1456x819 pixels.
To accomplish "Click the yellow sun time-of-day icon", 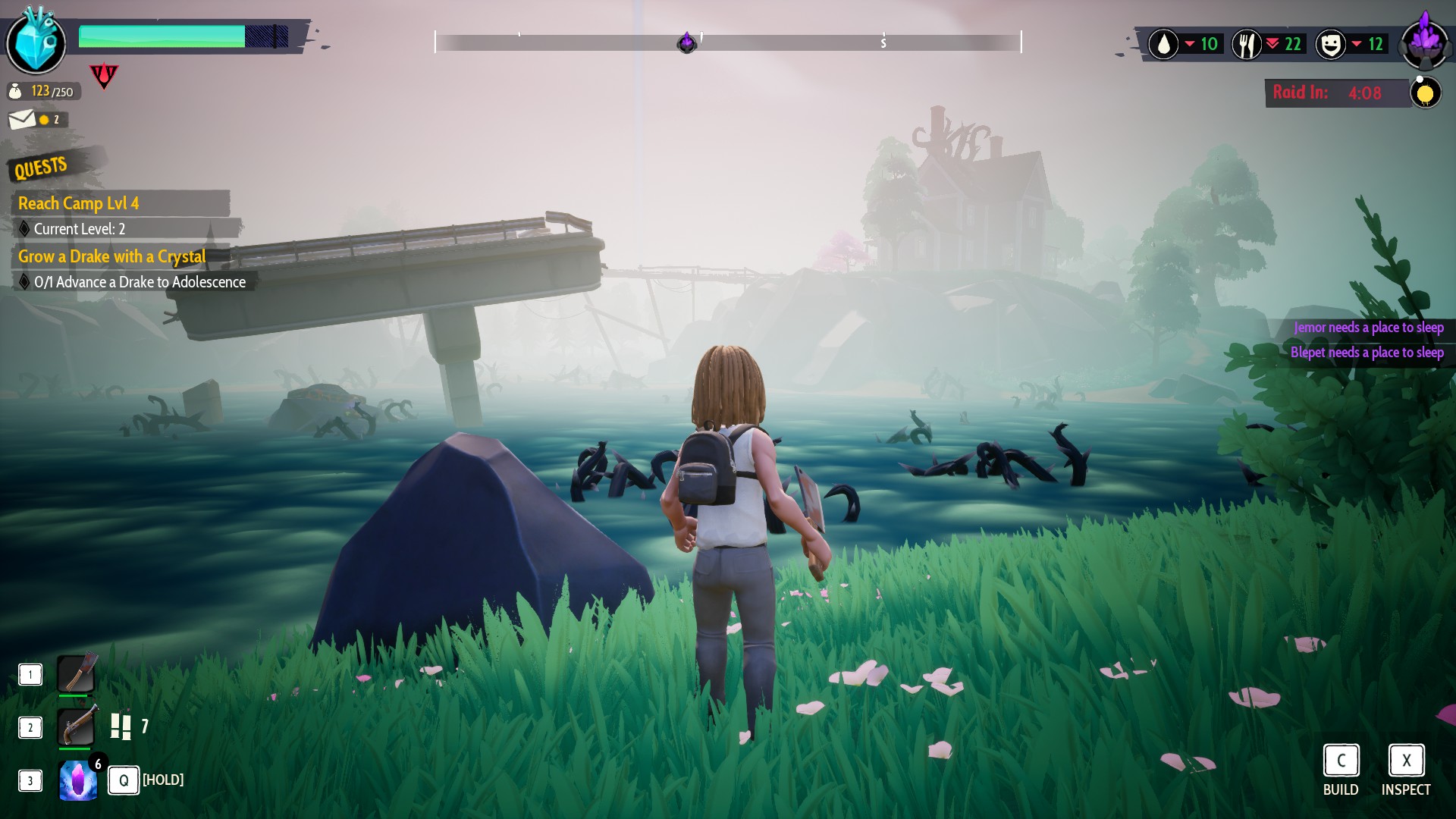I will coord(1425,93).
